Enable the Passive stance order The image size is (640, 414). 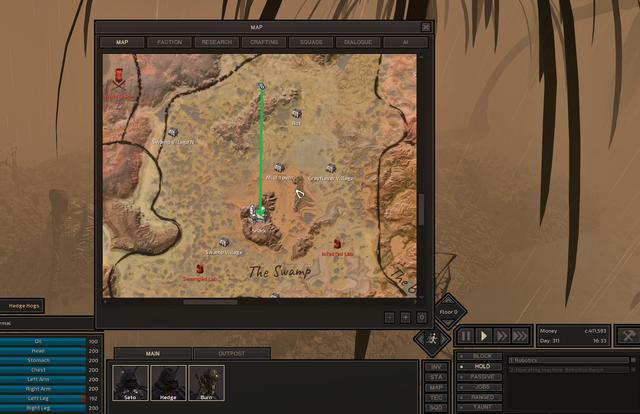480,376
